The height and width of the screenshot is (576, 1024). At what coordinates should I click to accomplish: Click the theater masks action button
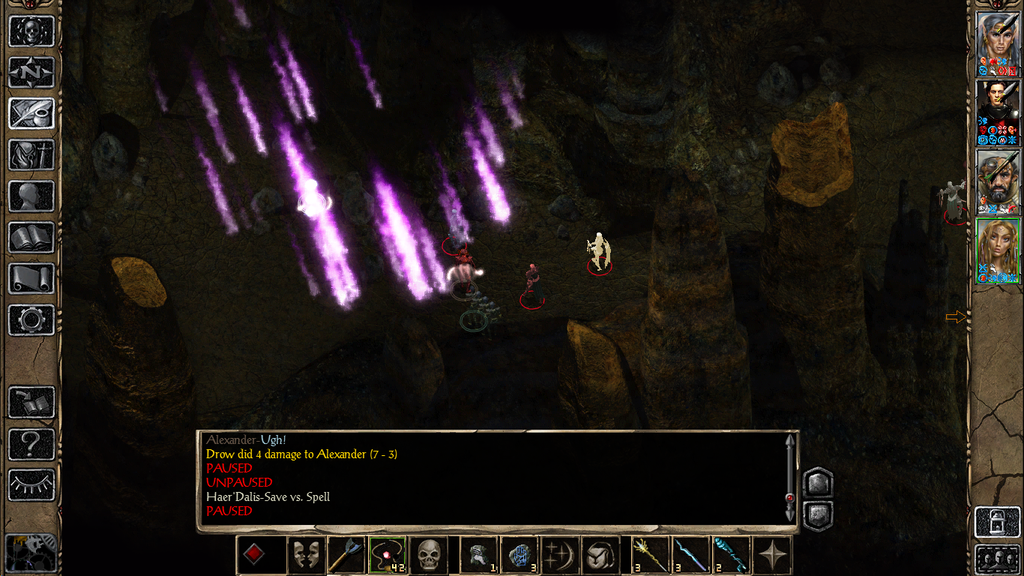click(x=304, y=555)
